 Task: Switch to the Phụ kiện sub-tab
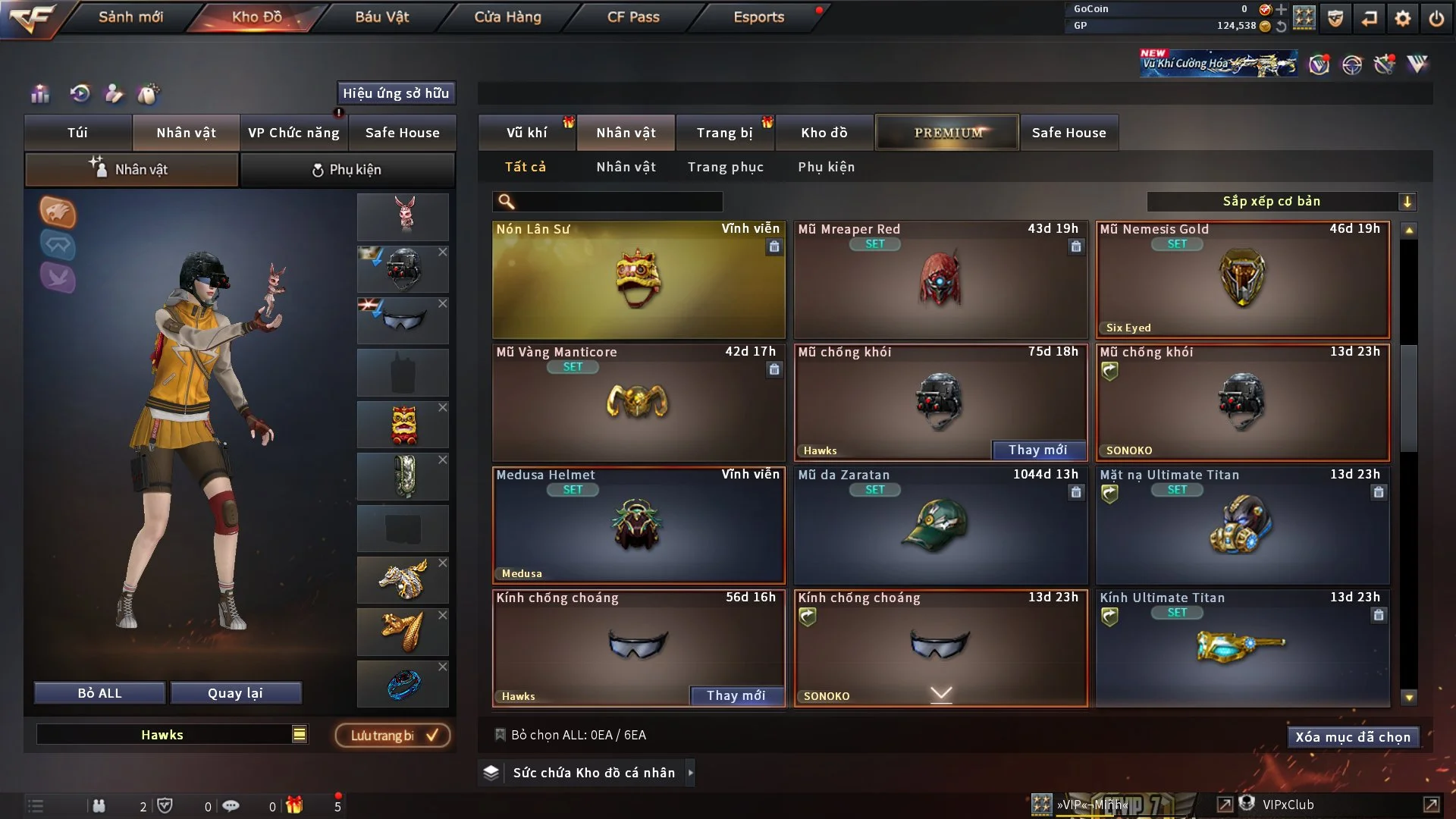[347, 170]
